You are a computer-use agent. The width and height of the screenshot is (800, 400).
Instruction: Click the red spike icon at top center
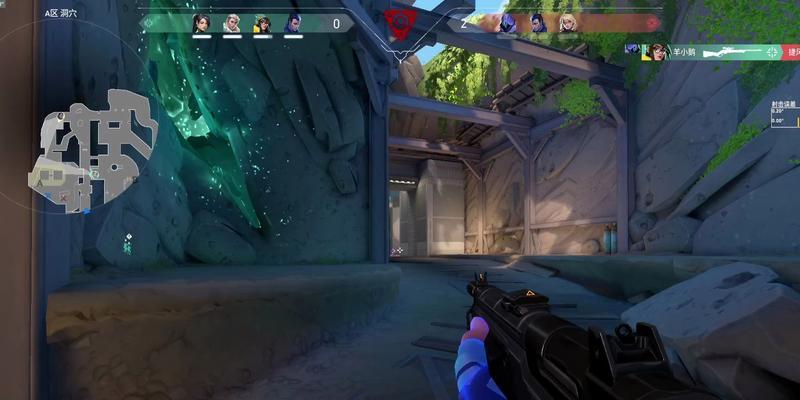(x=400, y=21)
